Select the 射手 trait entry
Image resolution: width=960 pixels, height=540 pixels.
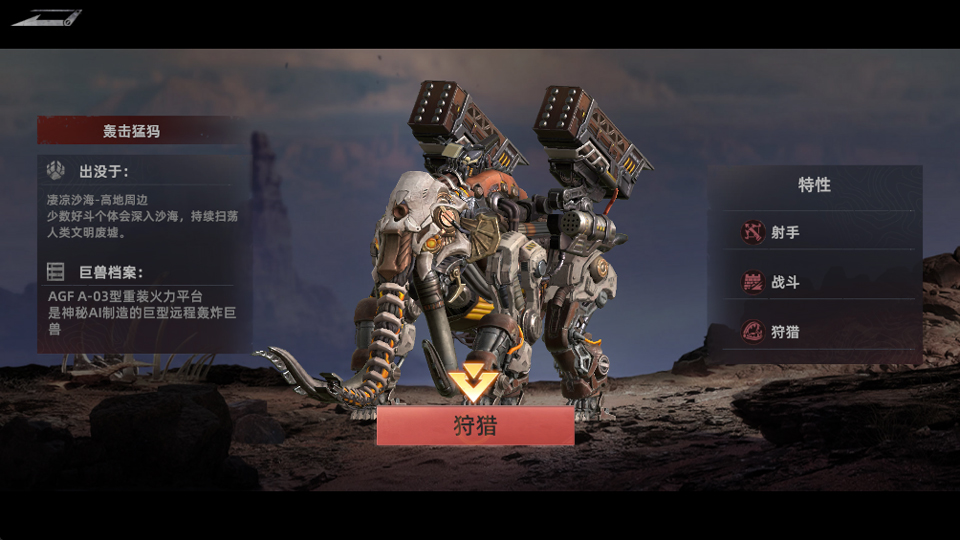814,233
